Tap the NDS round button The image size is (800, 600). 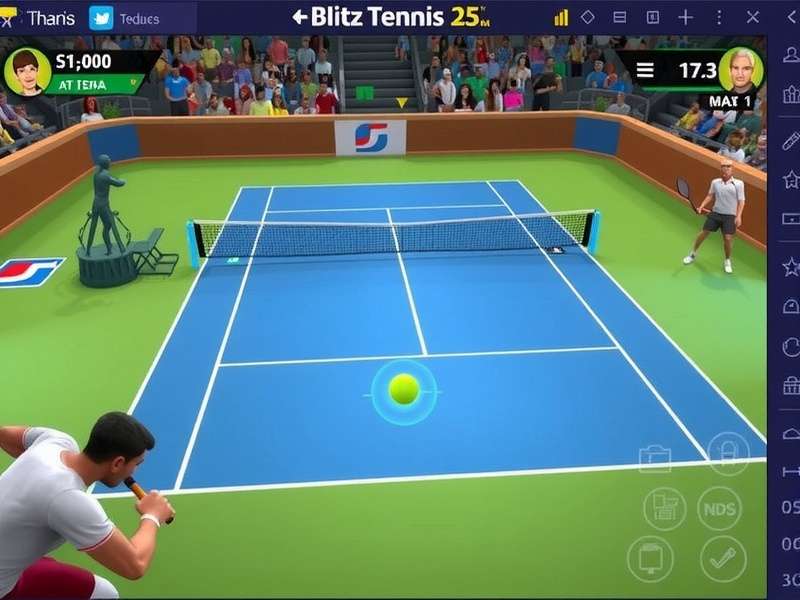pyautogui.click(x=719, y=508)
